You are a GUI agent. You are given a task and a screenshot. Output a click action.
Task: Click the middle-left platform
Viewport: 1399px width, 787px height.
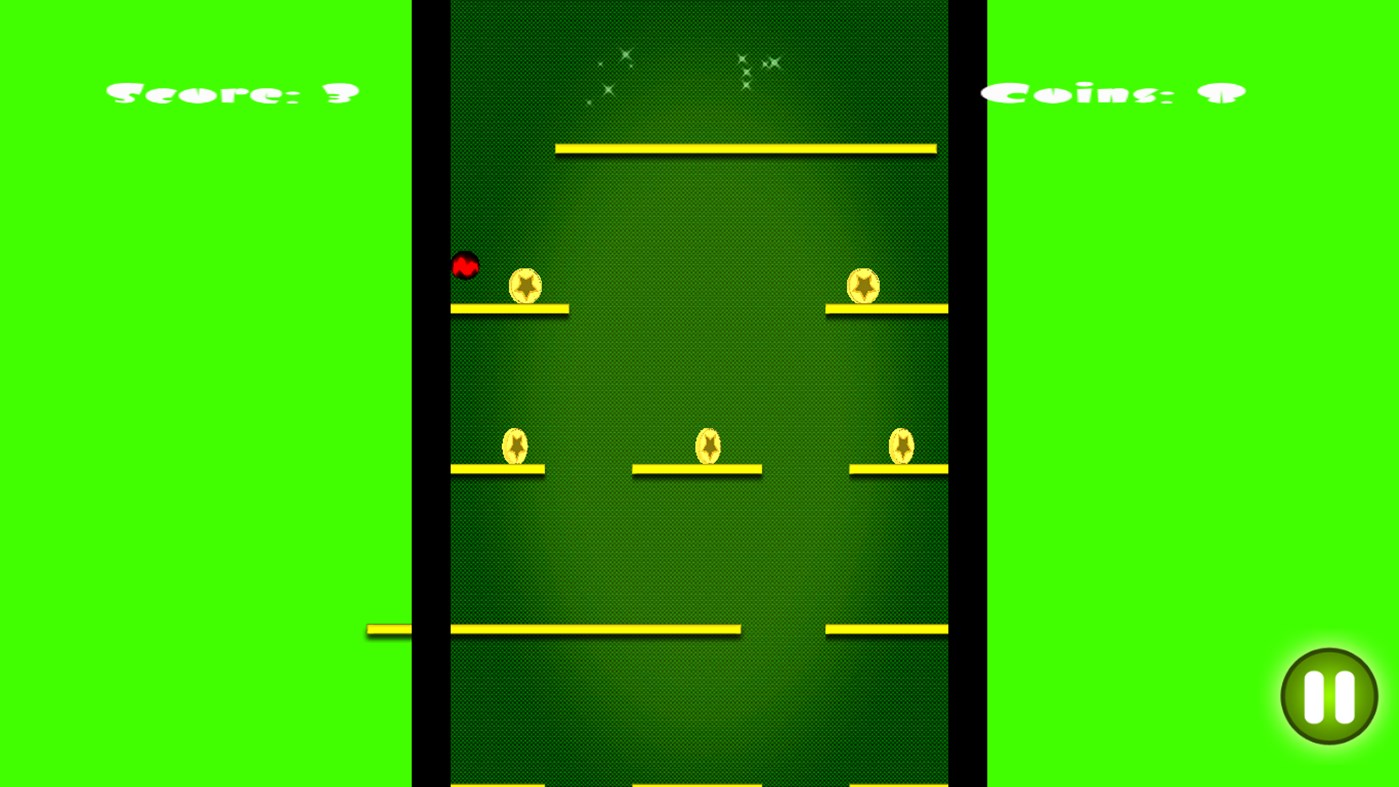pos(497,467)
